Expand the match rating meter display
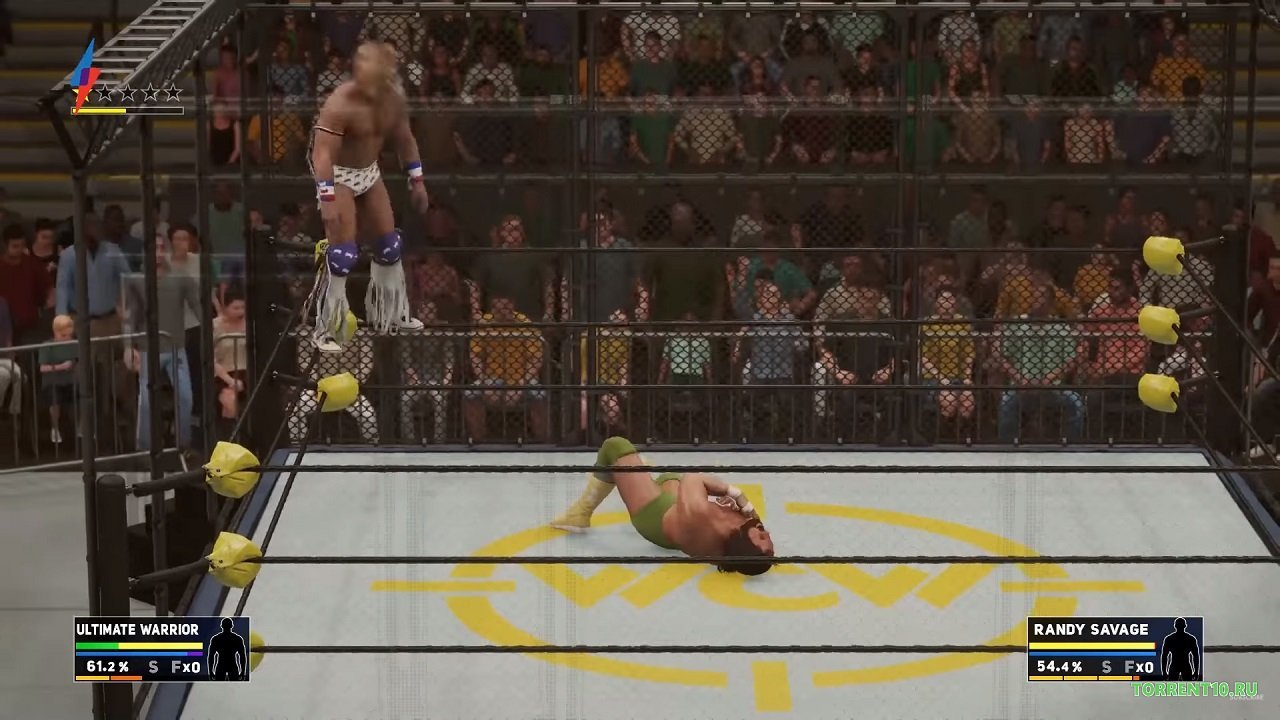The width and height of the screenshot is (1280, 720). click(126, 111)
